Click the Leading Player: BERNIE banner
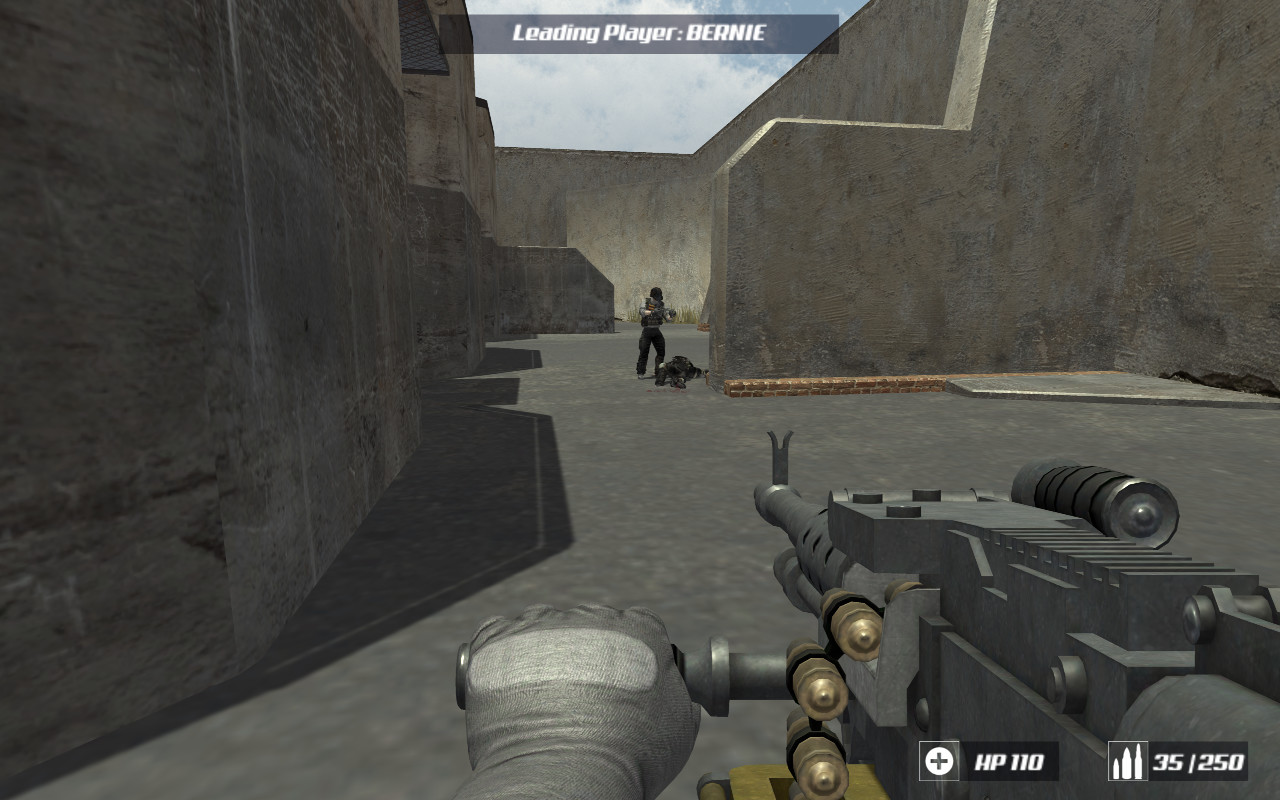Viewport: 1280px width, 800px height. pos(638,30)
